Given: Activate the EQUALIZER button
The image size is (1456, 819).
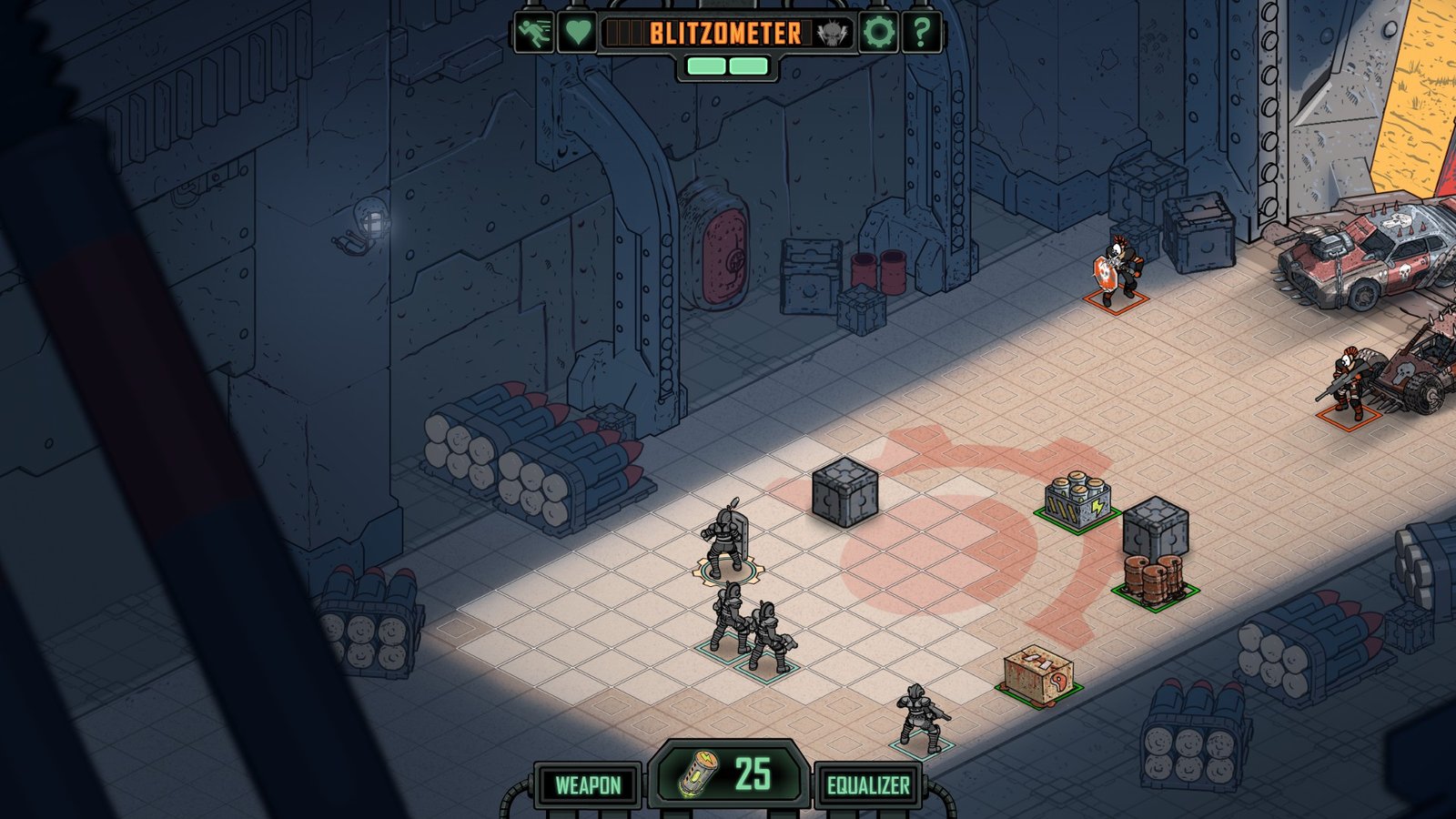Looking at the screenshot, I should point(868,785).
